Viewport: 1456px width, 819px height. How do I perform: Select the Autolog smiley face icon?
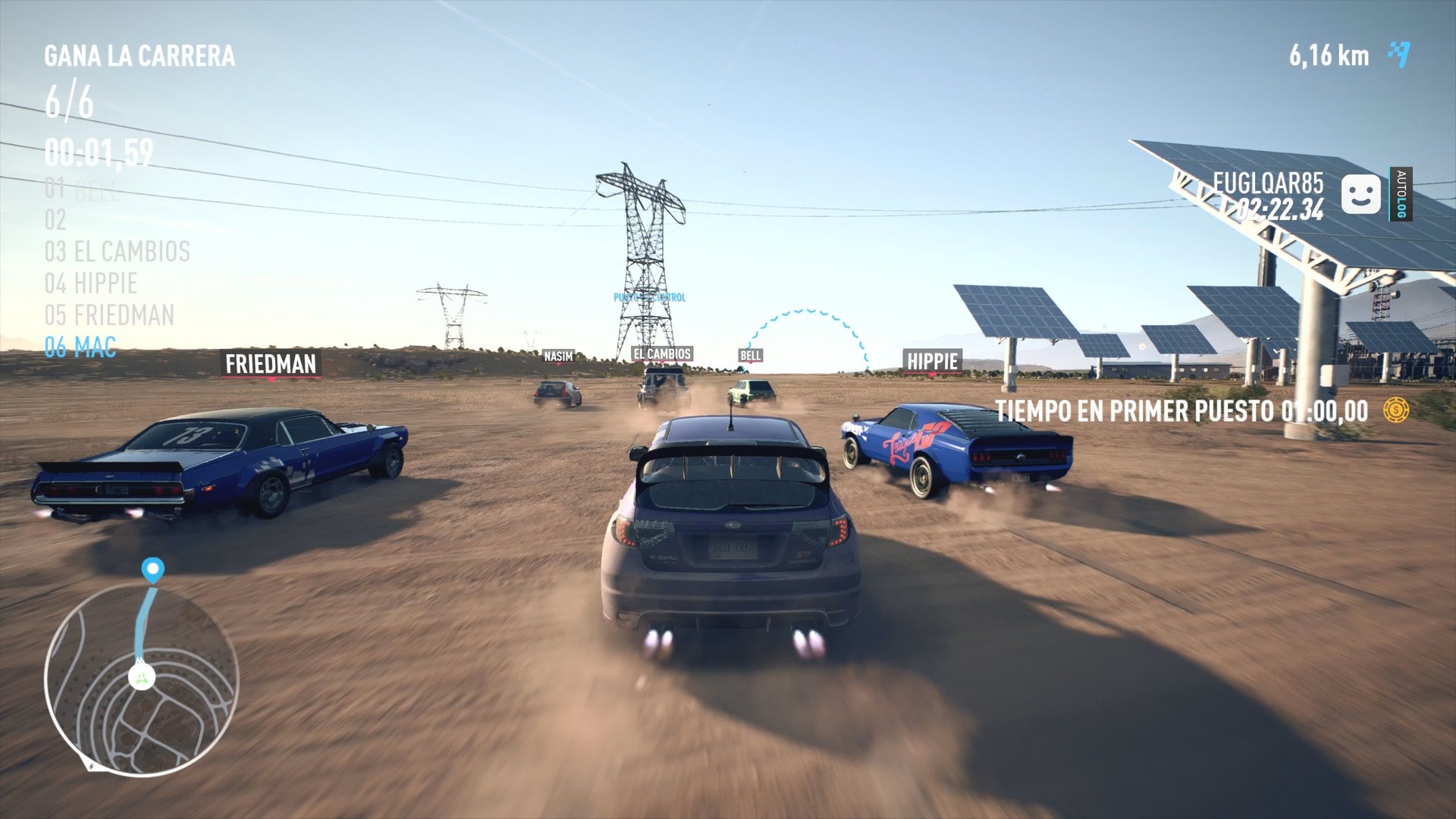coord(1360,193)
